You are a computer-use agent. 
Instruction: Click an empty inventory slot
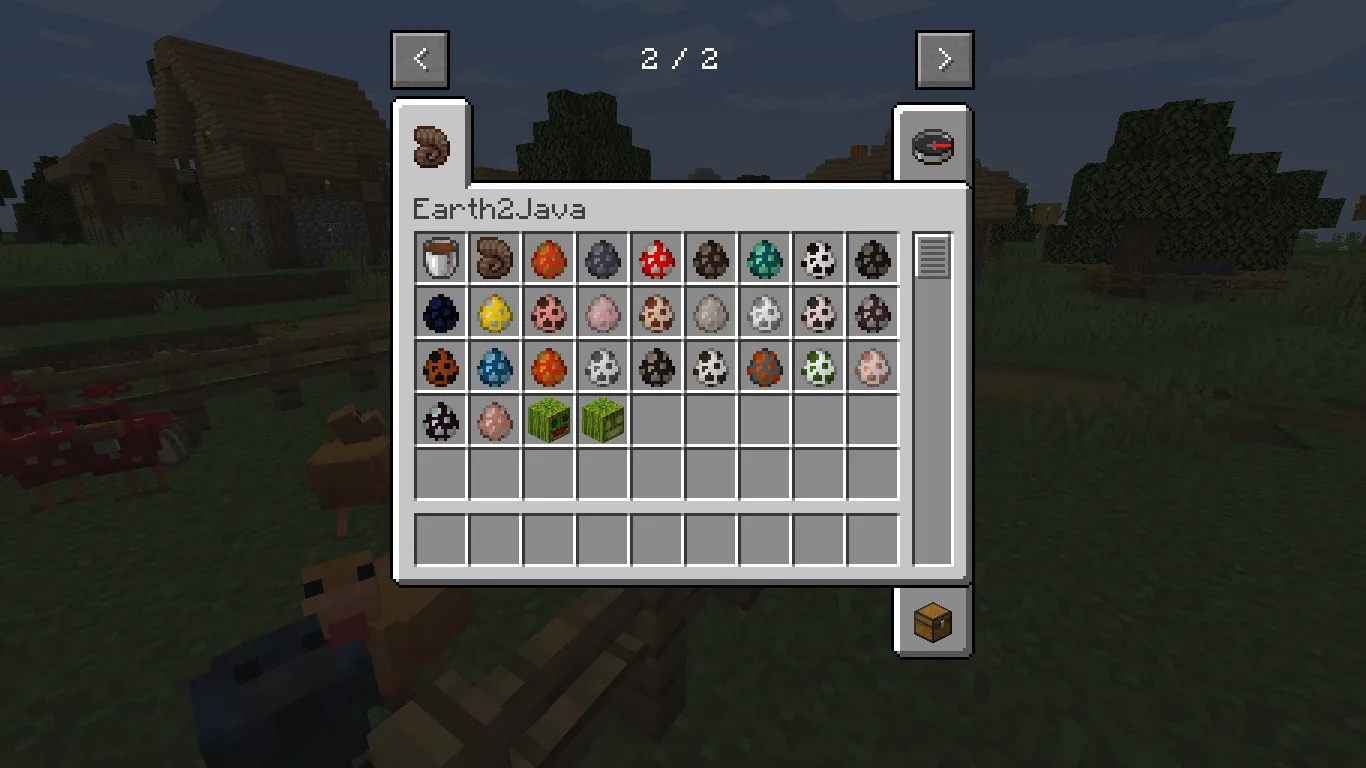(711, 475)
